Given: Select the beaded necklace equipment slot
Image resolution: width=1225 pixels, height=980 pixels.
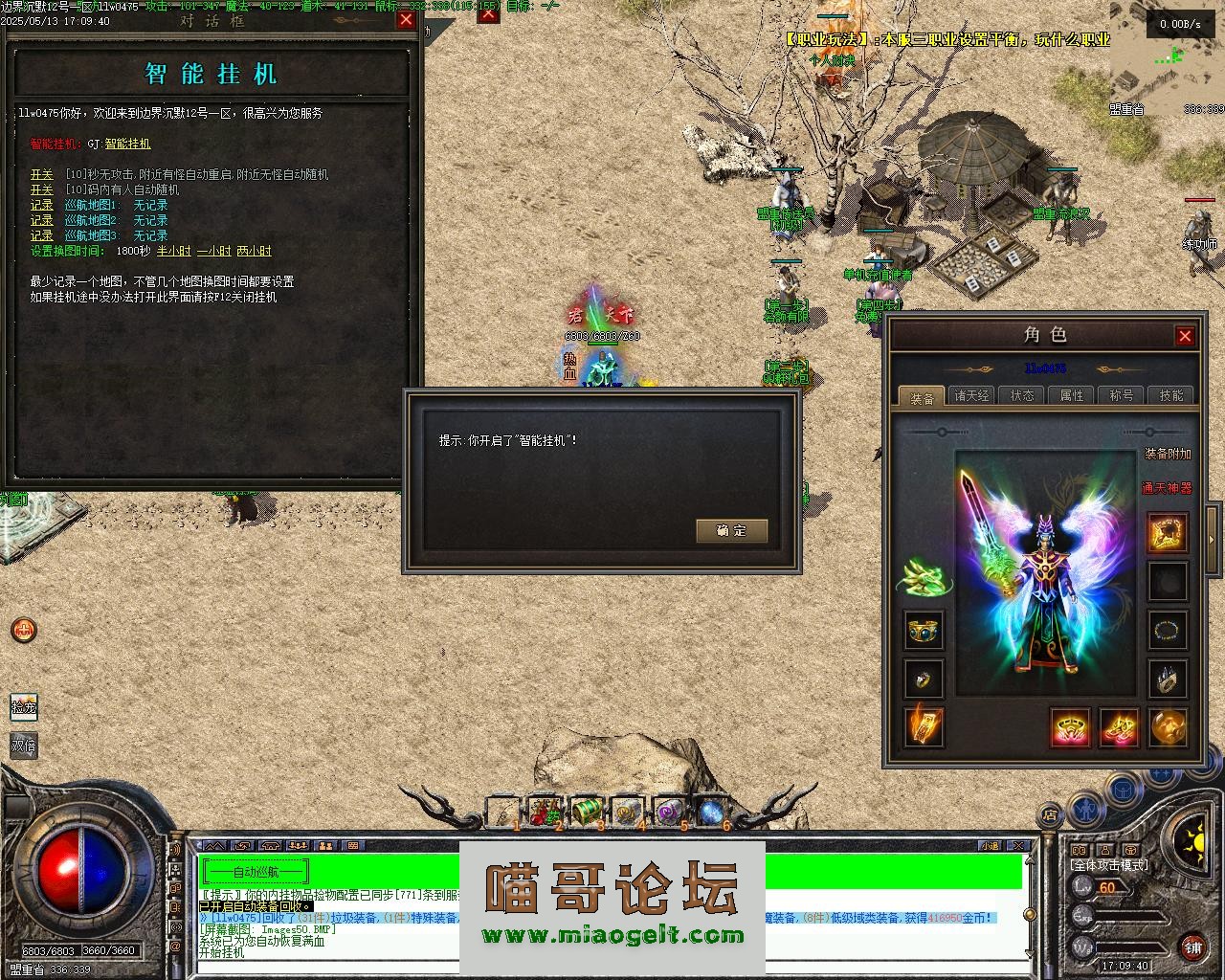Looking at the screenshot, I should [1167, 630].
